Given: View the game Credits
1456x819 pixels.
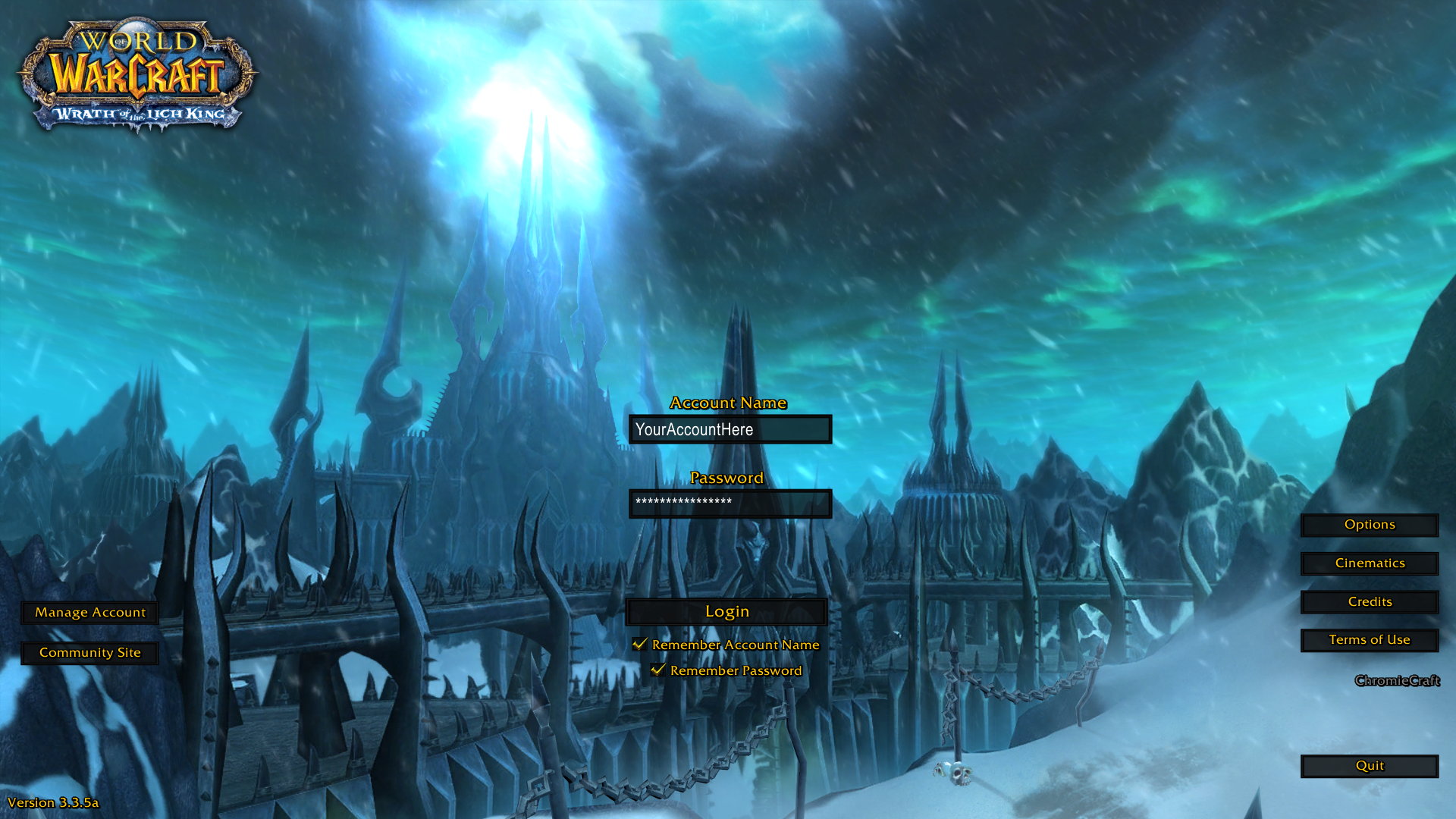Looking at the screenshot, I should [x=1369, y=601].
